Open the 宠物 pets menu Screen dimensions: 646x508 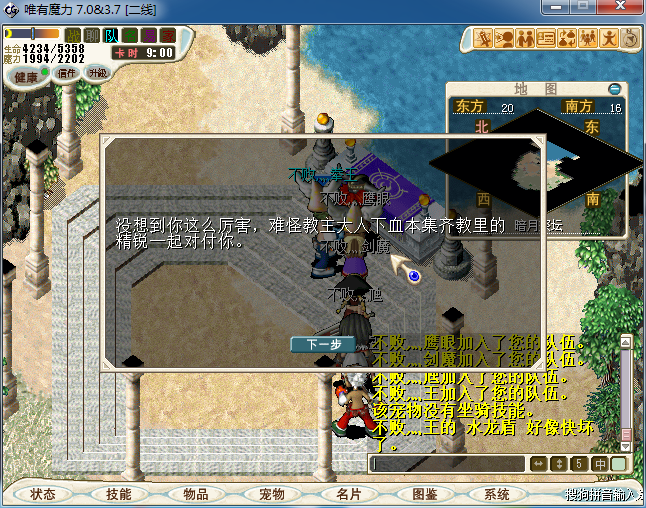(x=271, y=494)
